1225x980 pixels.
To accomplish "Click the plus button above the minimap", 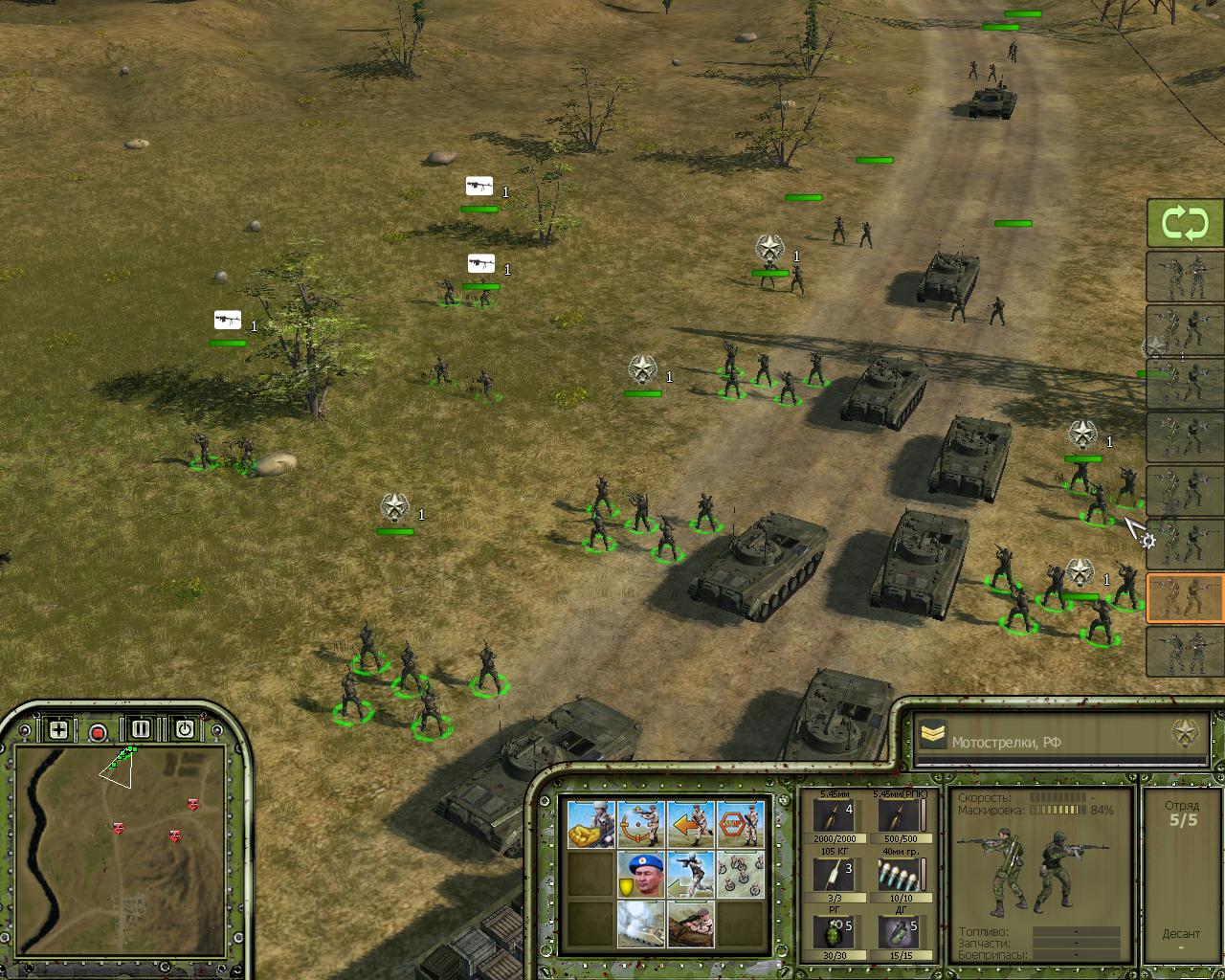I will tap(58, 730).
